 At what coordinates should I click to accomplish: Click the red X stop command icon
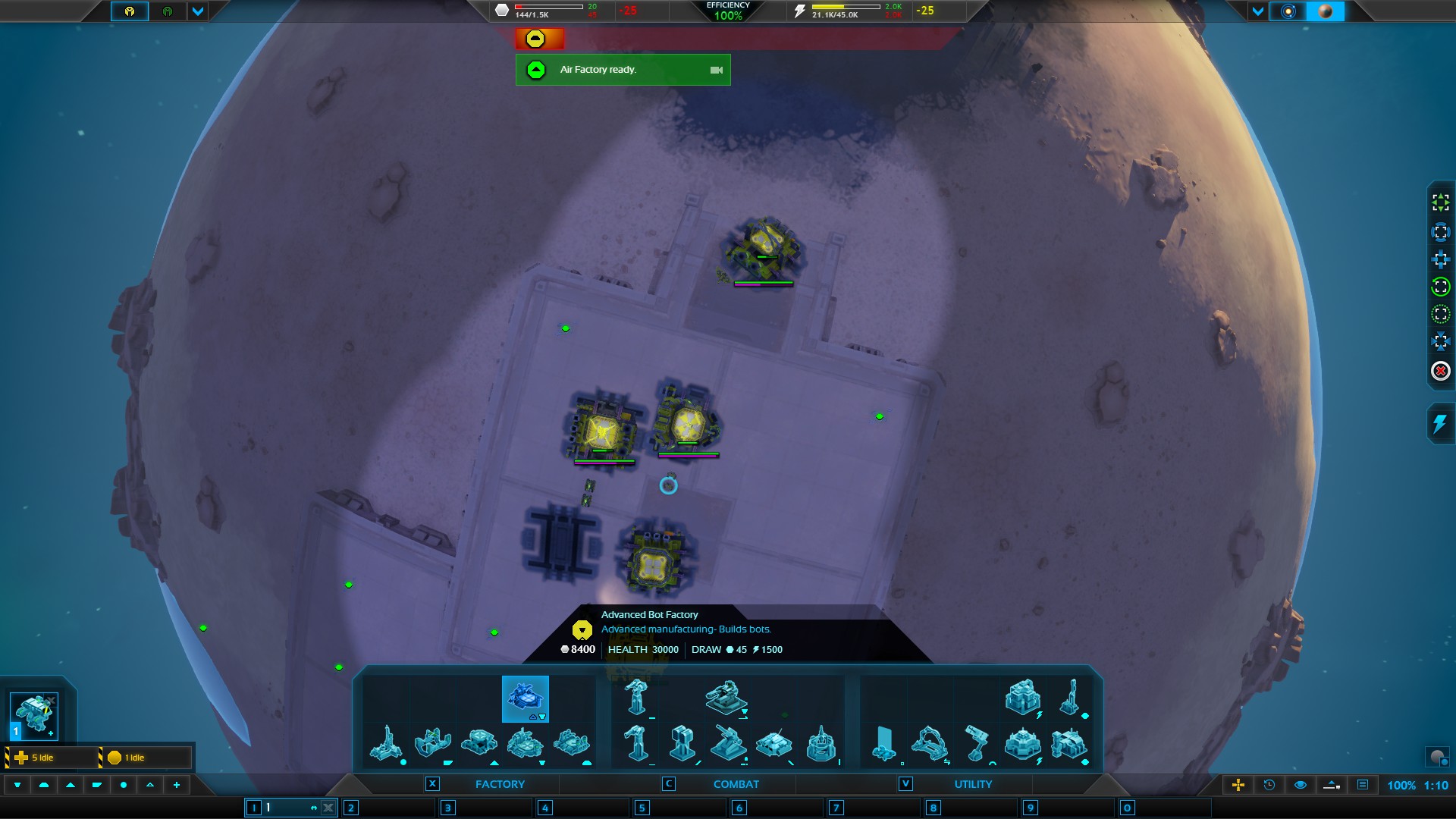click(1440, 372)
